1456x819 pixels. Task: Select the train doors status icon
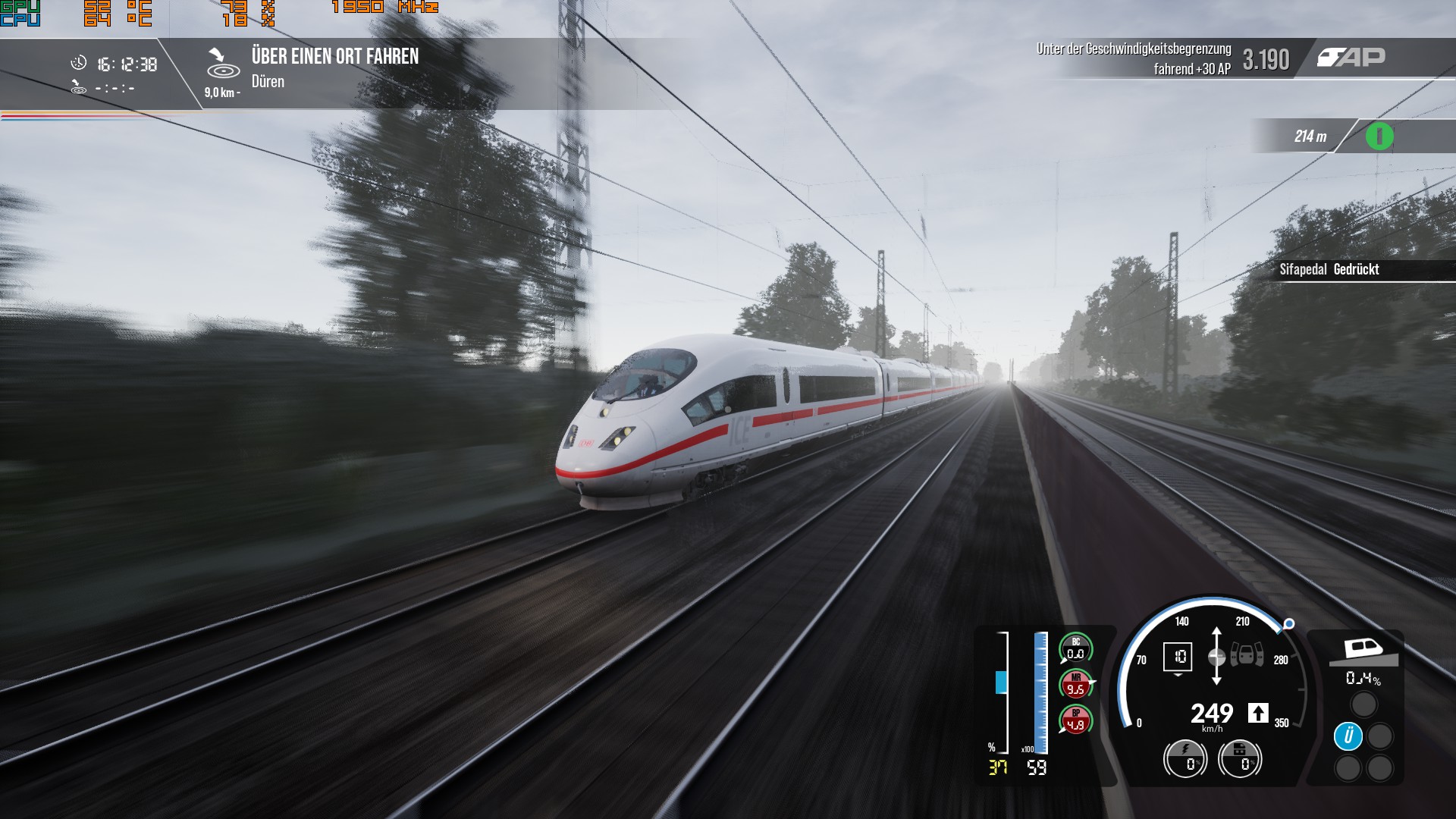point(1247,654)
